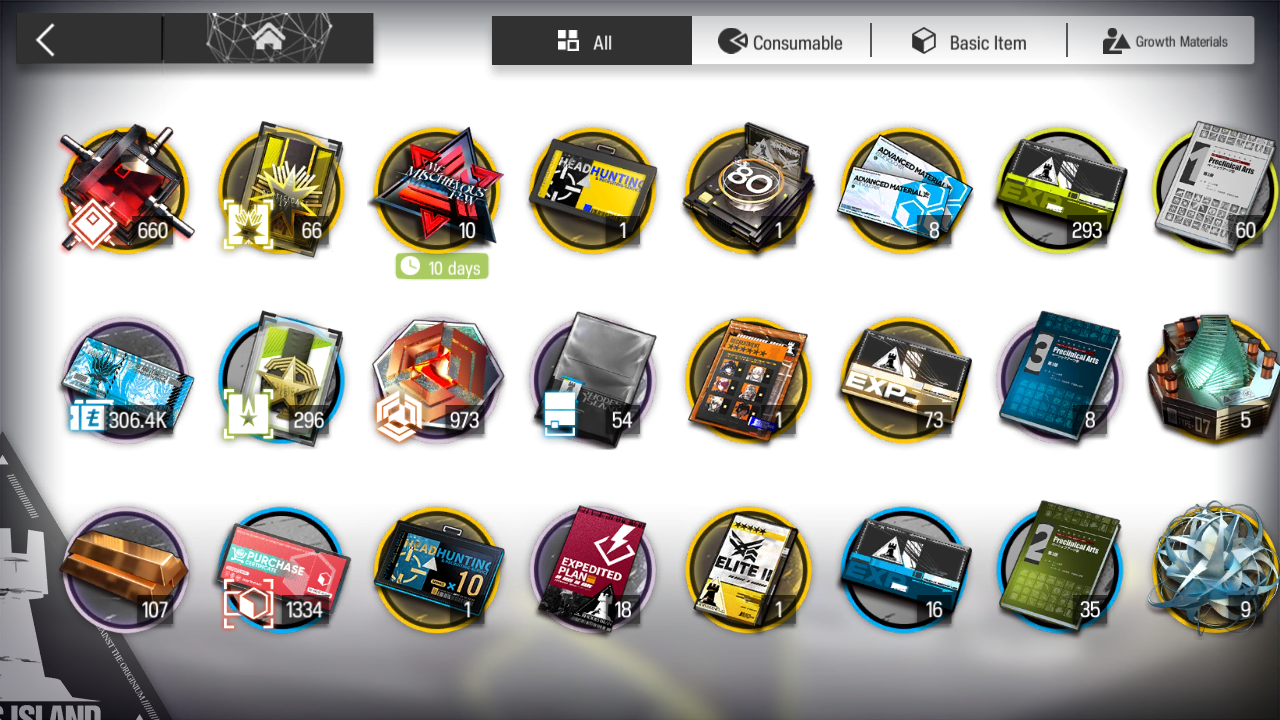View the Elite II voucher item

tap(748, 570)
